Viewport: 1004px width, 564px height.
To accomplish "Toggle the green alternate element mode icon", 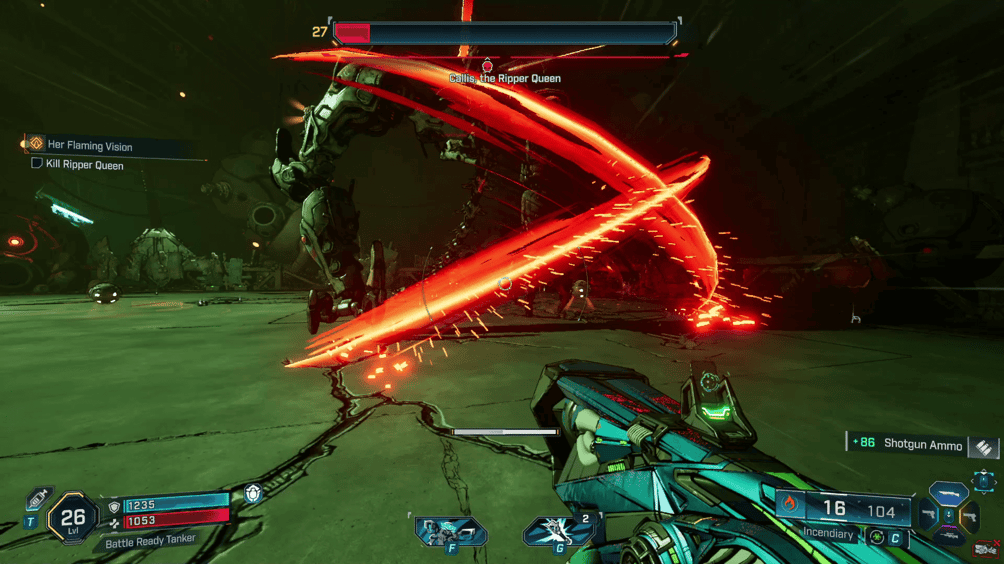I will point(877,536).
